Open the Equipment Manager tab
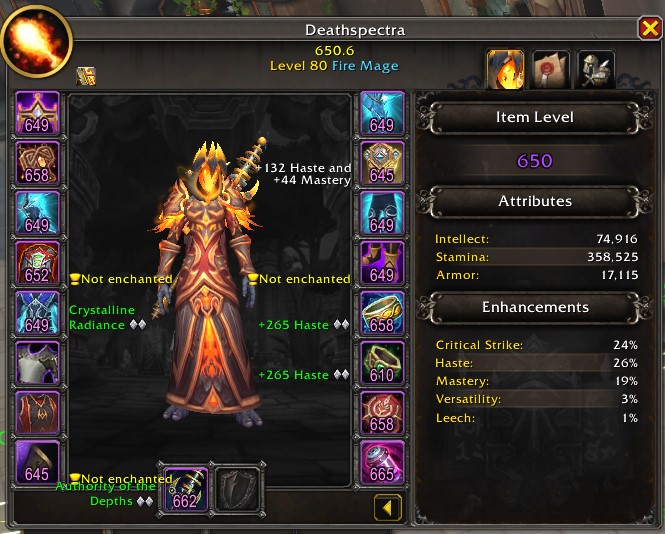Viewport: 665px width, 534px height. point(596,68)
